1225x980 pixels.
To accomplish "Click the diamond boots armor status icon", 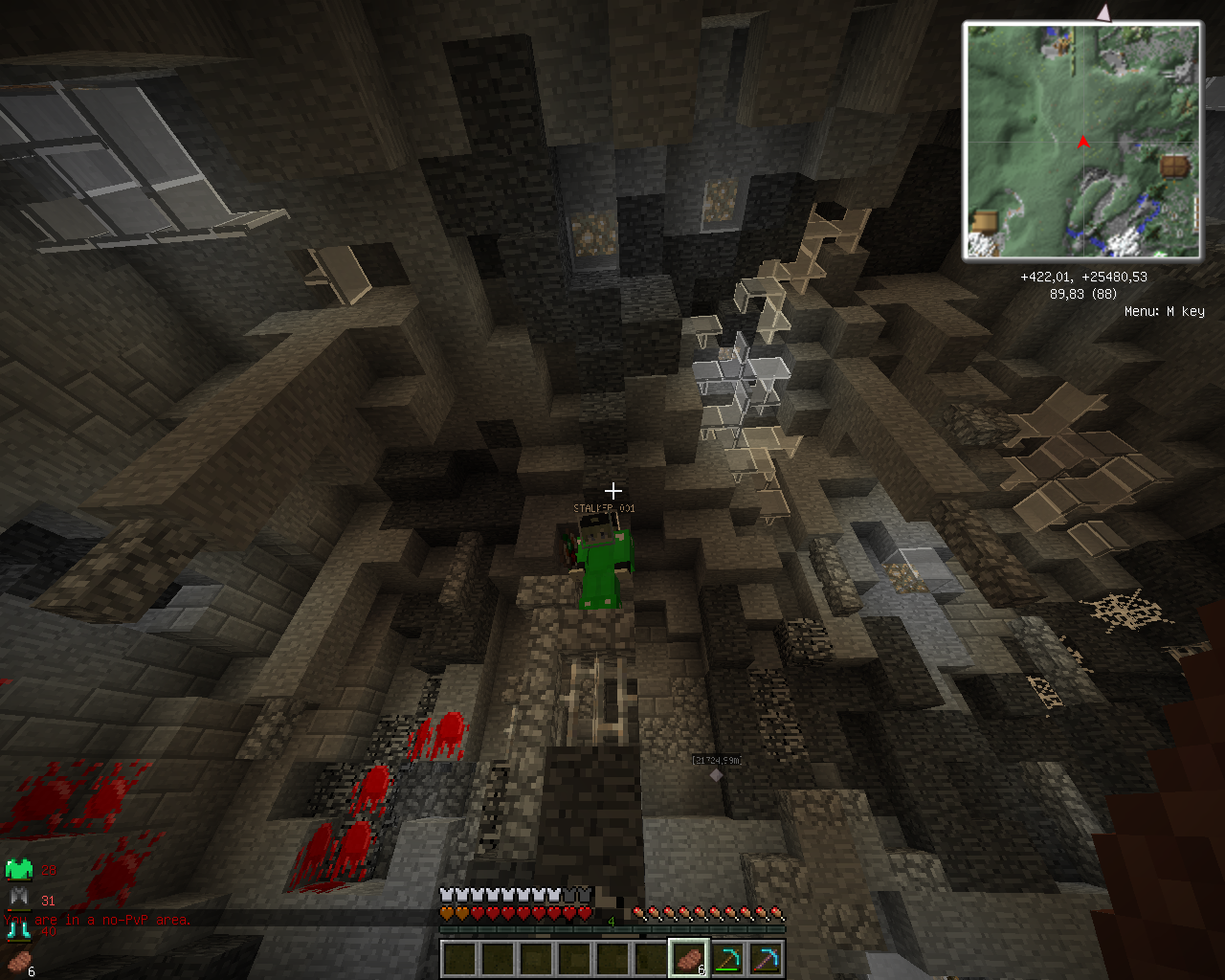I will click(x=19, y=928).
